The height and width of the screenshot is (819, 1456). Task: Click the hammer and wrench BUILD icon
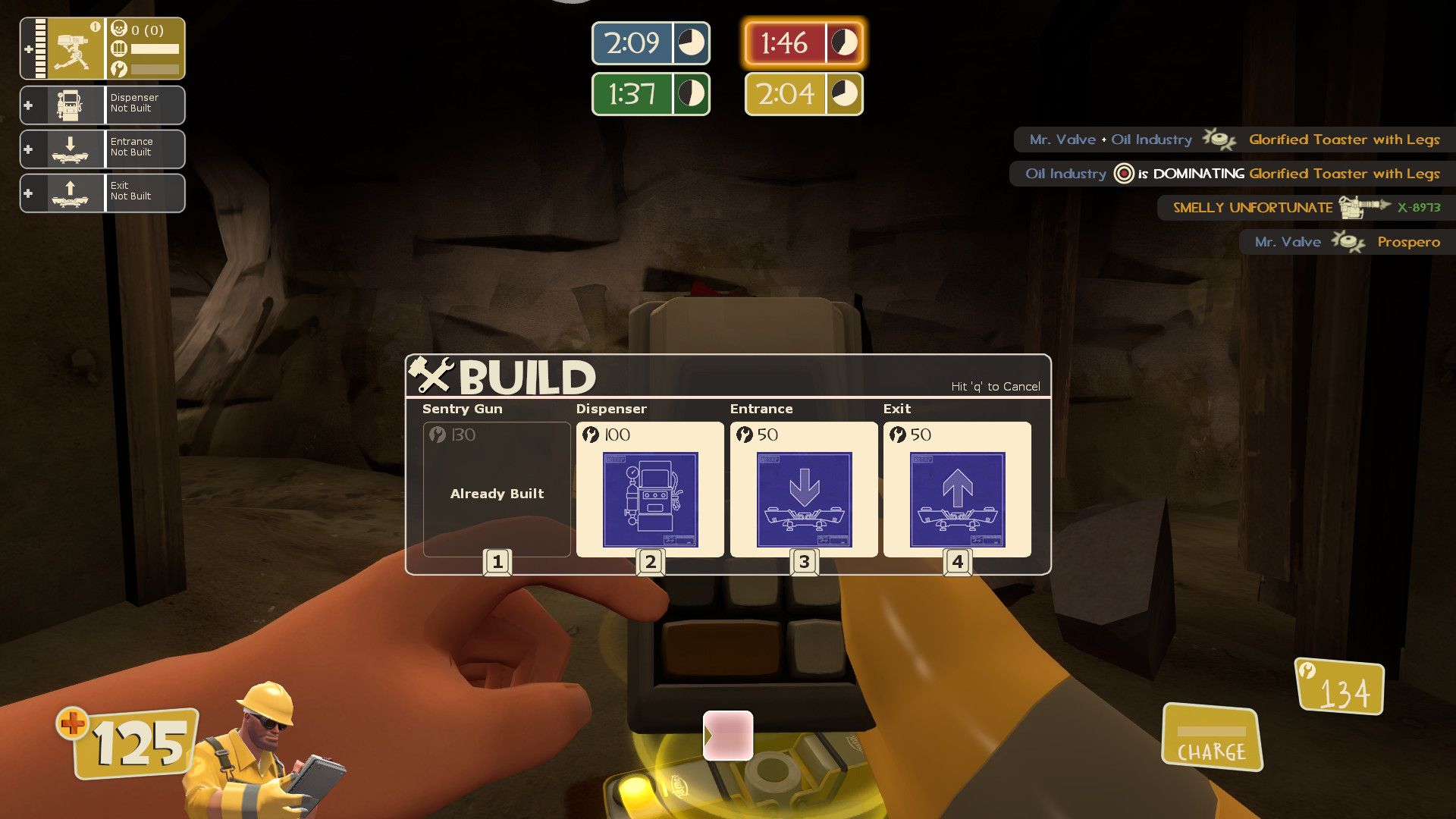pyautogui.click(x=432, y=375)
